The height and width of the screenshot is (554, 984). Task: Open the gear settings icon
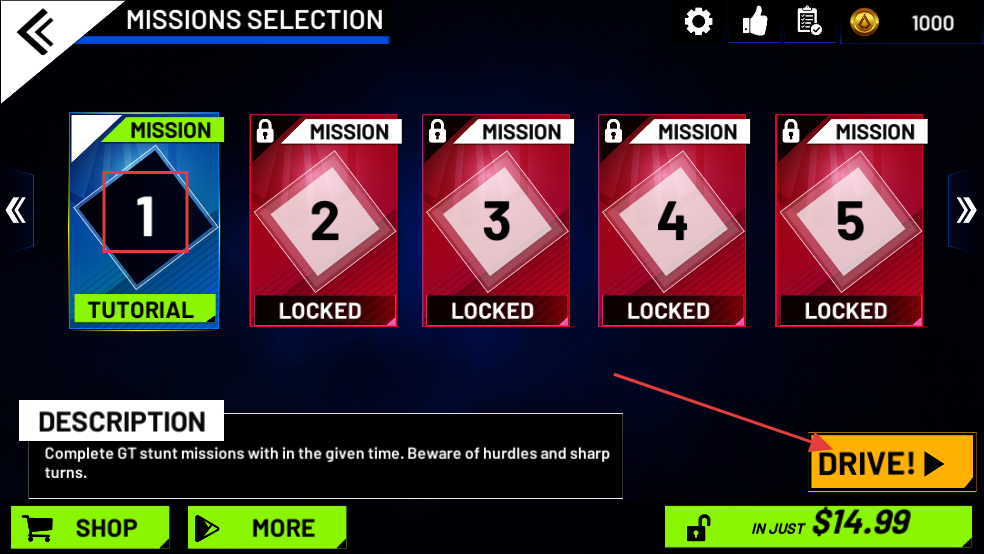(698, 22)
